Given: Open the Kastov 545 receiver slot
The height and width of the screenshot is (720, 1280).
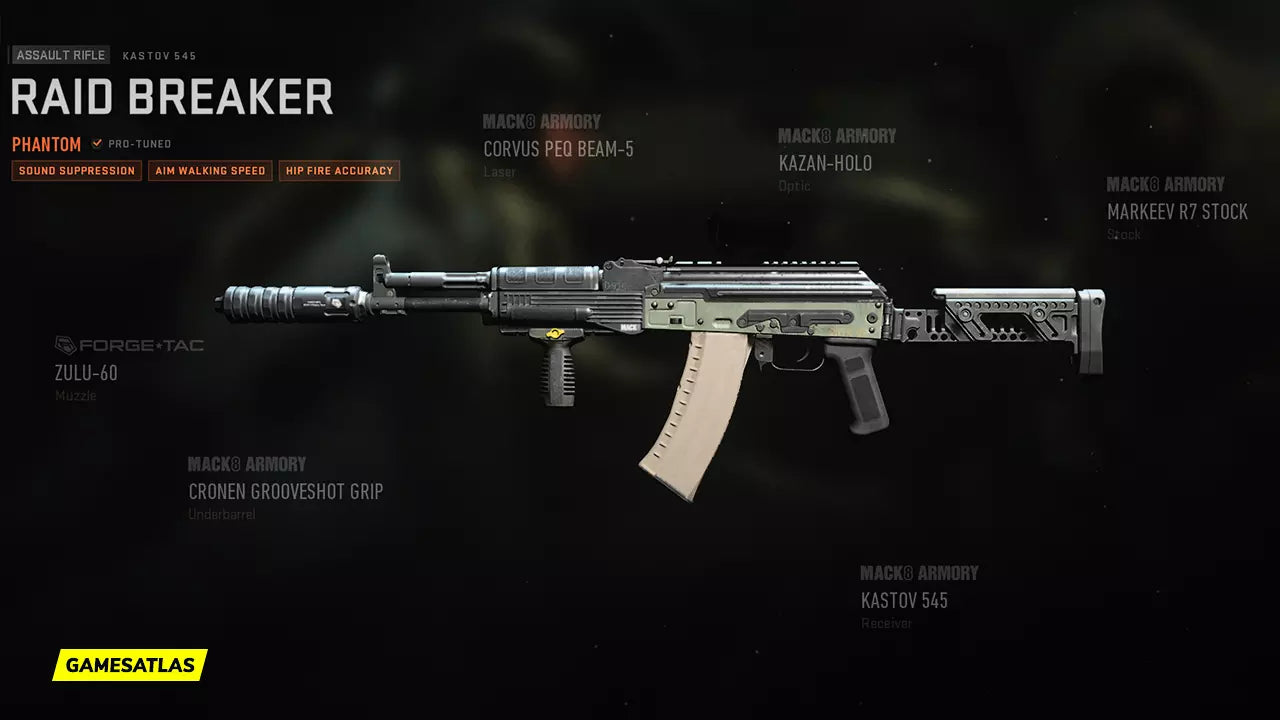Looking at the screenshot, I should tap(904, 600).
